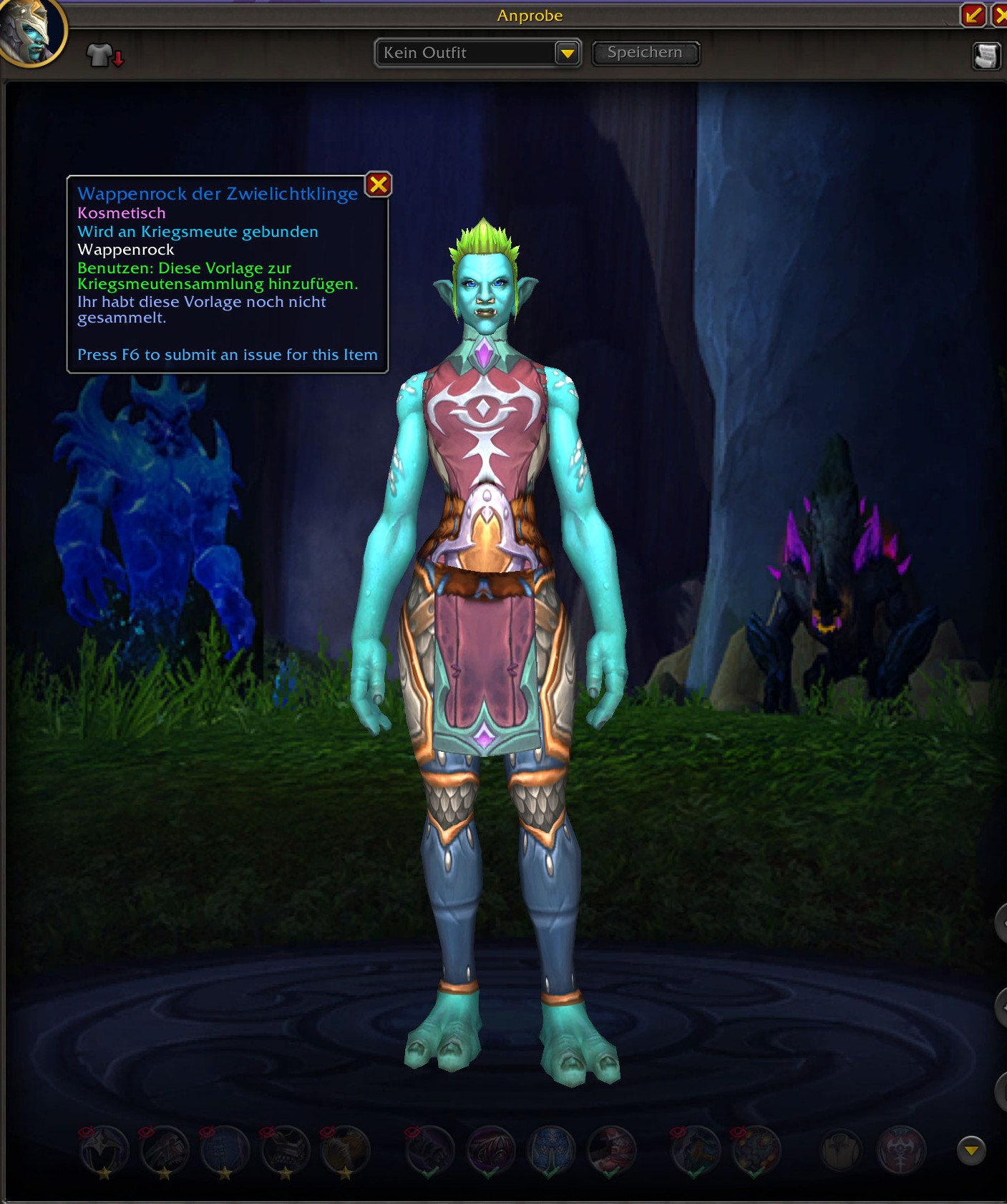Click the Speichern button
Image resolution: width=1007 pixels, height=1204 pixels.
pyautogui.click(x=645, y=53)
